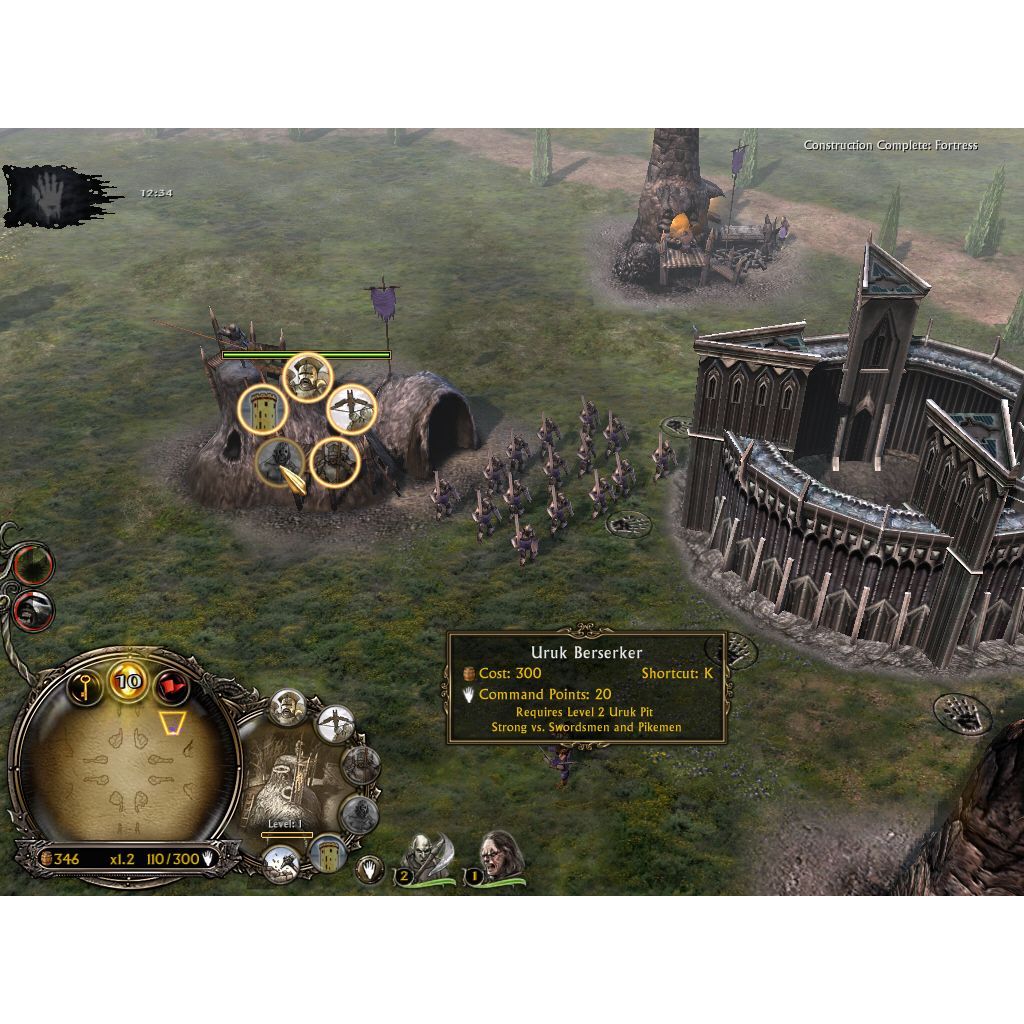Activate the red flag button above the minimap
This screenshot has height=1024, width=1024.
coord(171,686)
